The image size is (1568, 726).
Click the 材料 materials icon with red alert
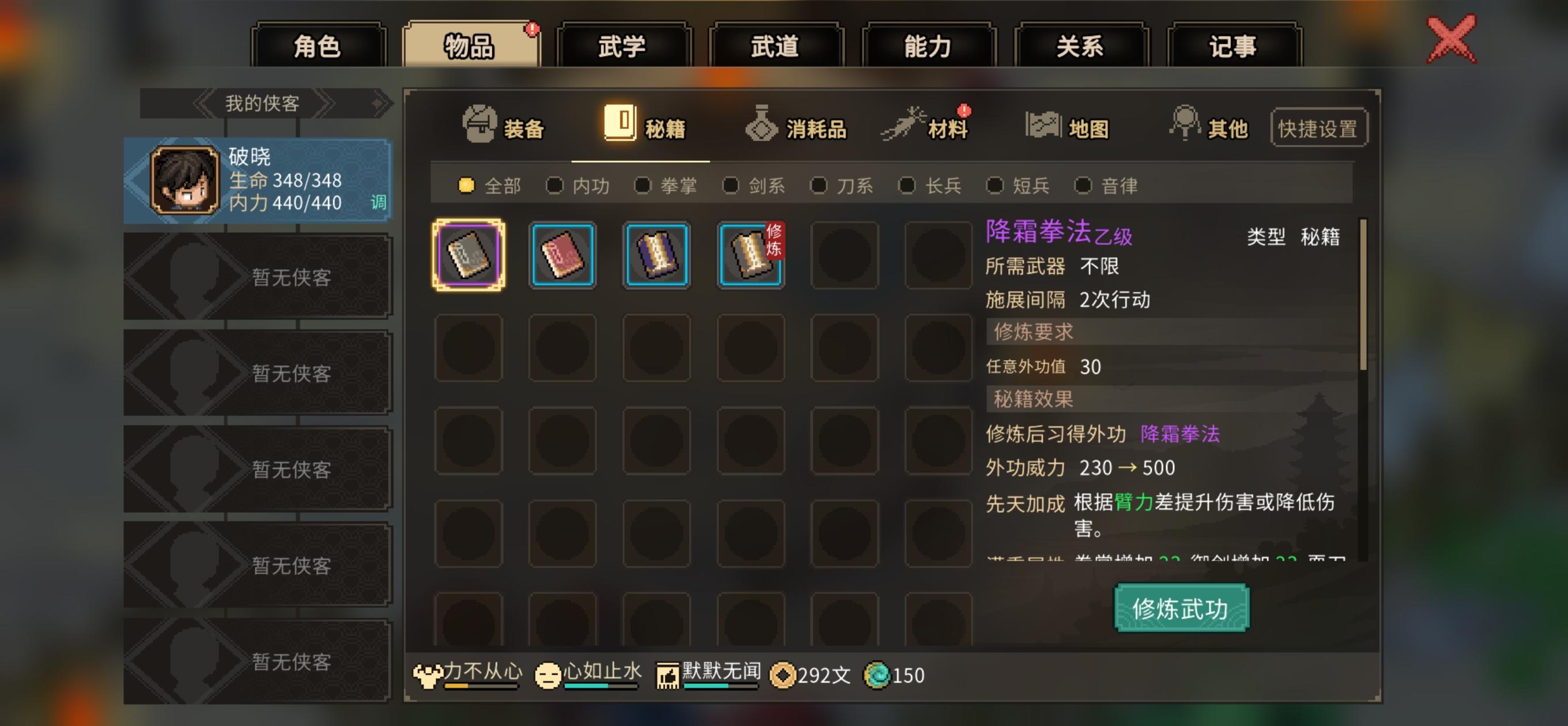pyautogui.click(x=907, y=126)
